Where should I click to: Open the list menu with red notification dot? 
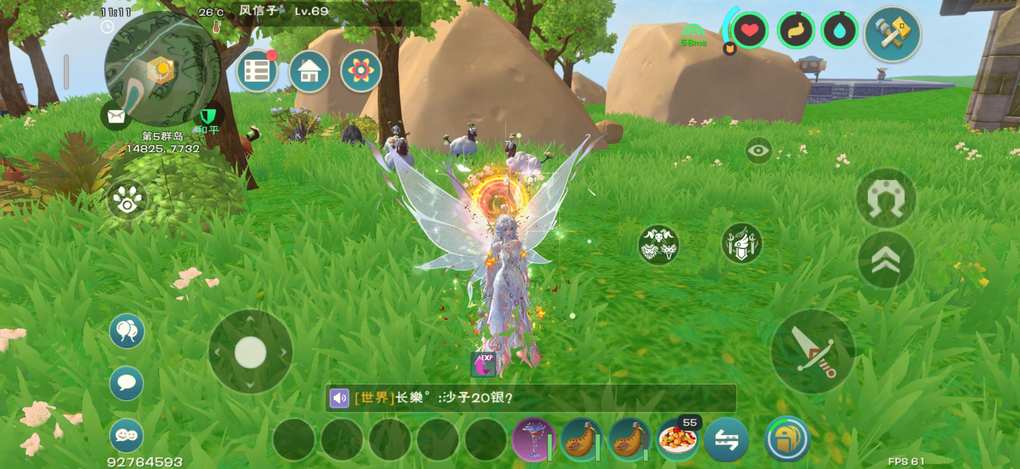tap(256, 71)
